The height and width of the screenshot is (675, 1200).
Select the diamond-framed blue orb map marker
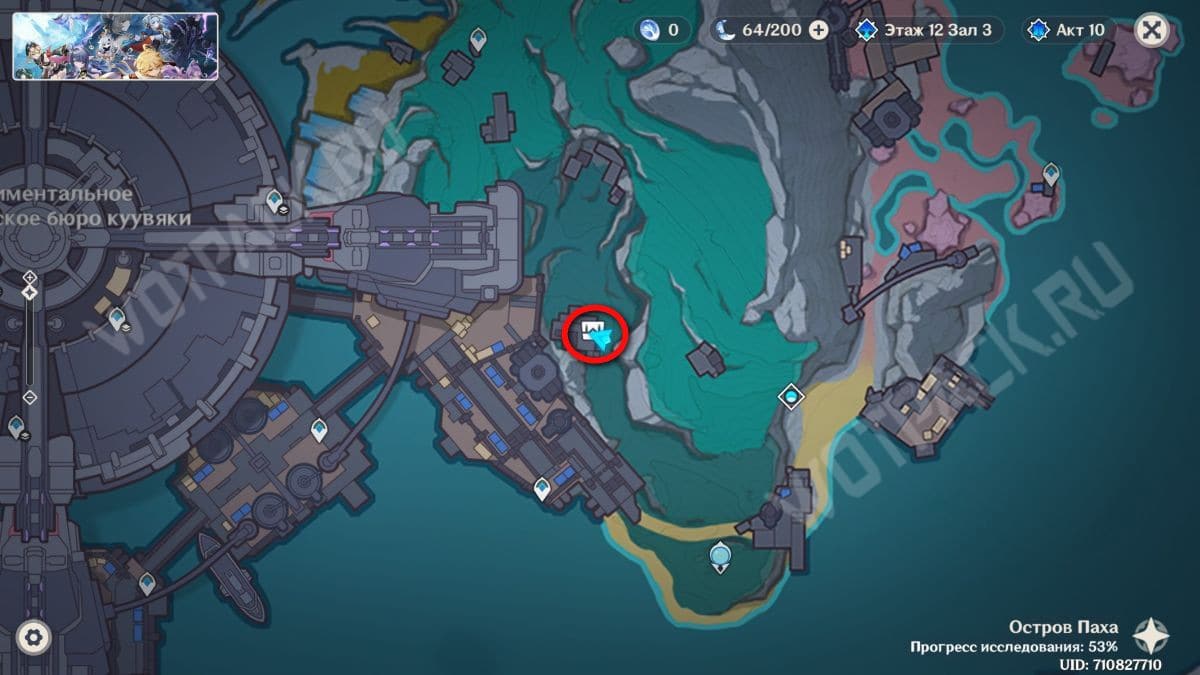coord(792,397)
